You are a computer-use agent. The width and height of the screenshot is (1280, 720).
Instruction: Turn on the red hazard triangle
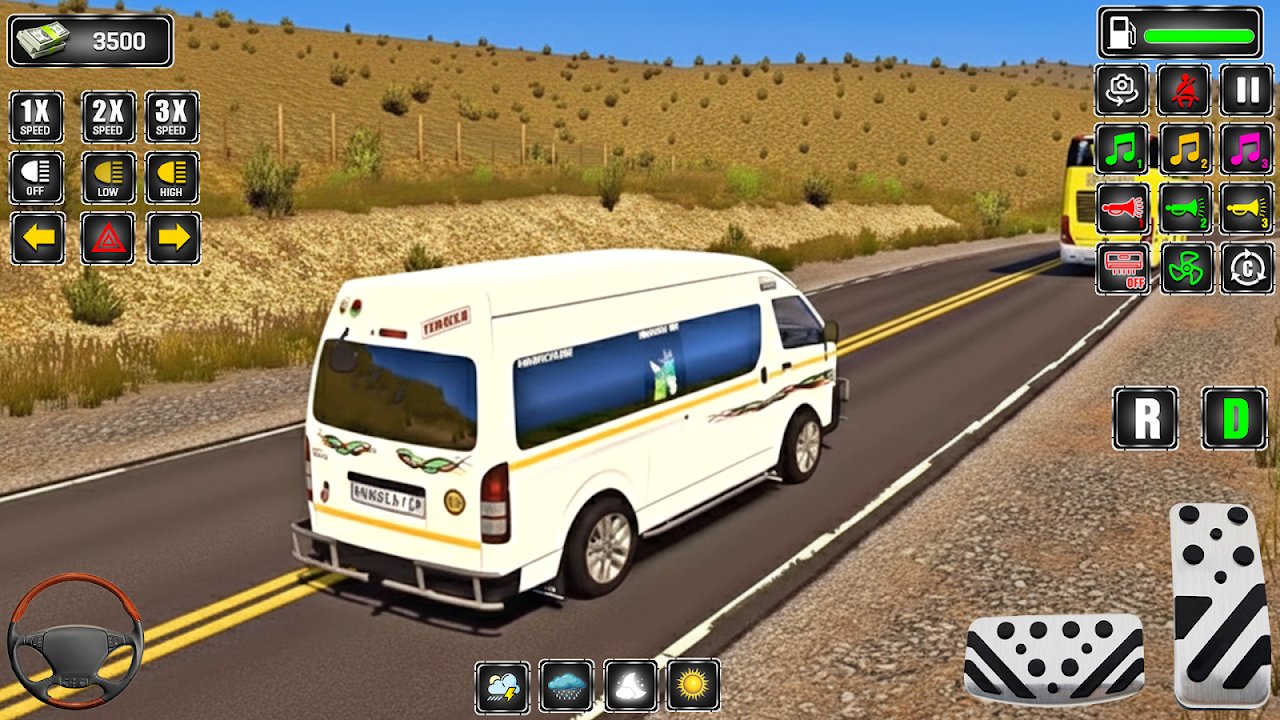pyautogui.click(x=108, y=238)
